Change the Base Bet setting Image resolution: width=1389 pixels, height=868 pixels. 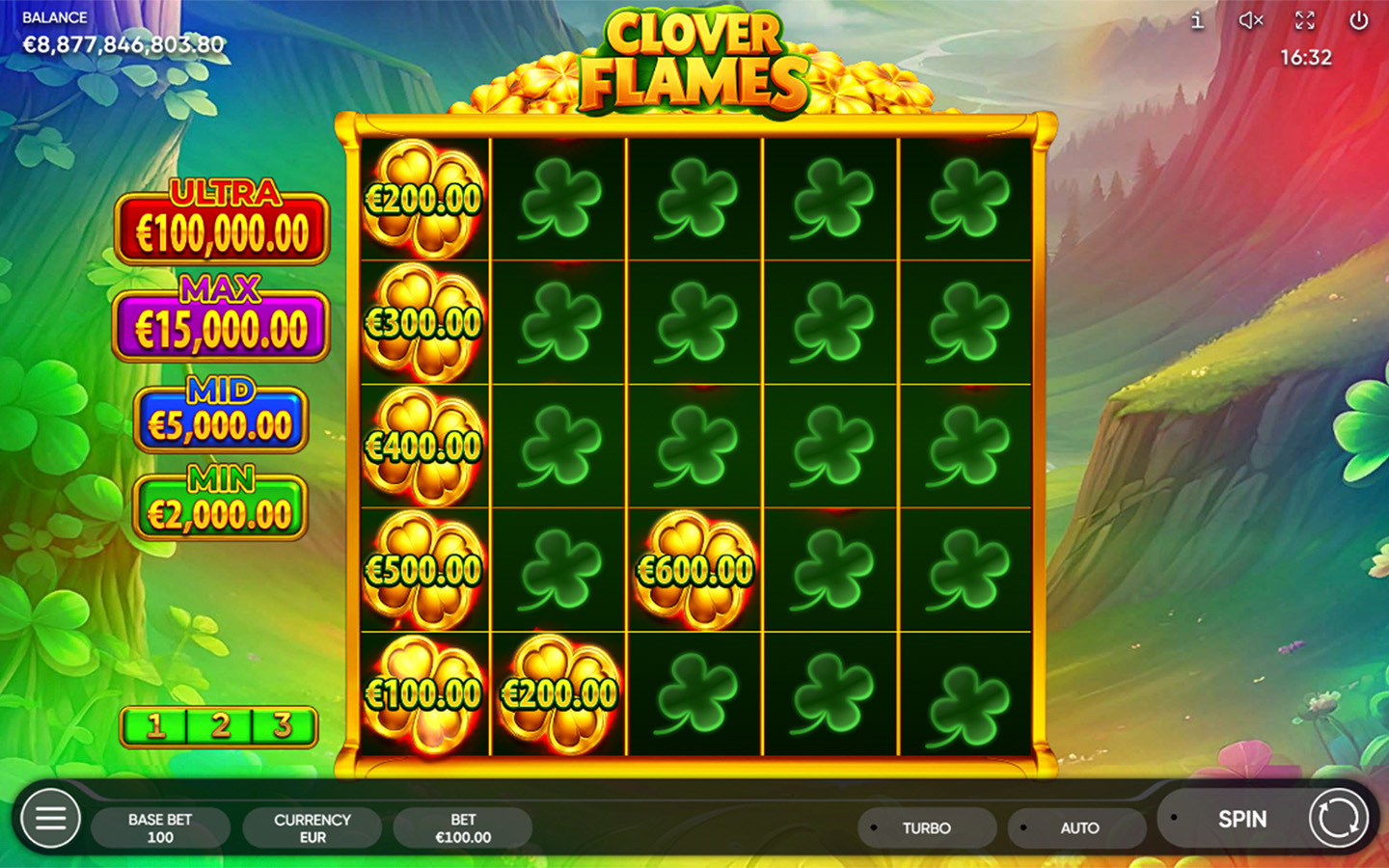pyautogui.click(x=160, y=827)
